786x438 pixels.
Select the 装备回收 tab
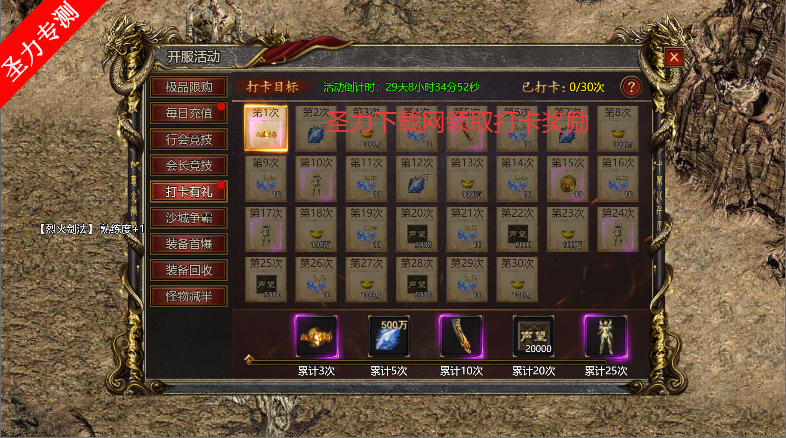188,269
